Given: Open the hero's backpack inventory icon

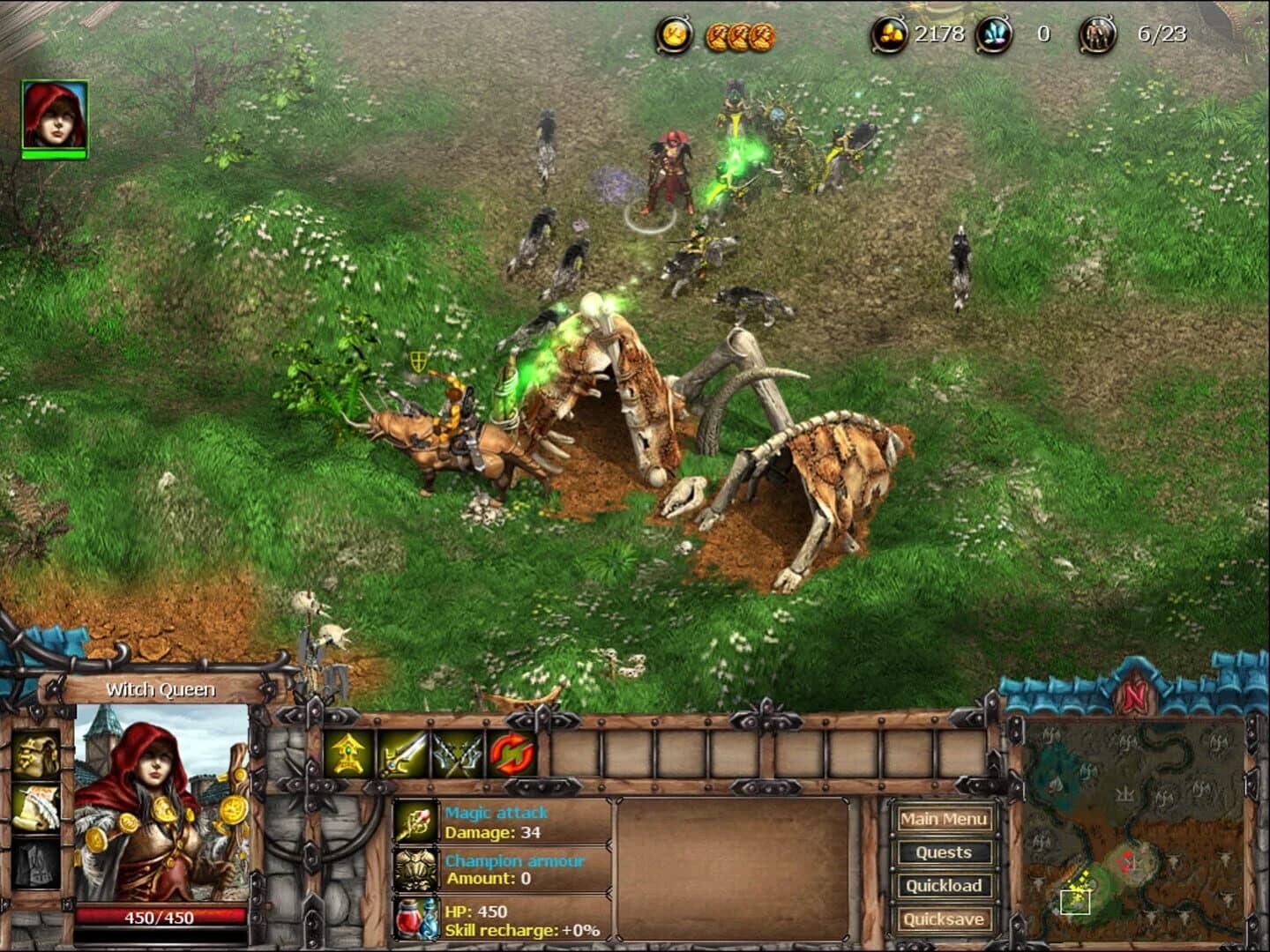Looking at the screenshot, I should point(35,752).
